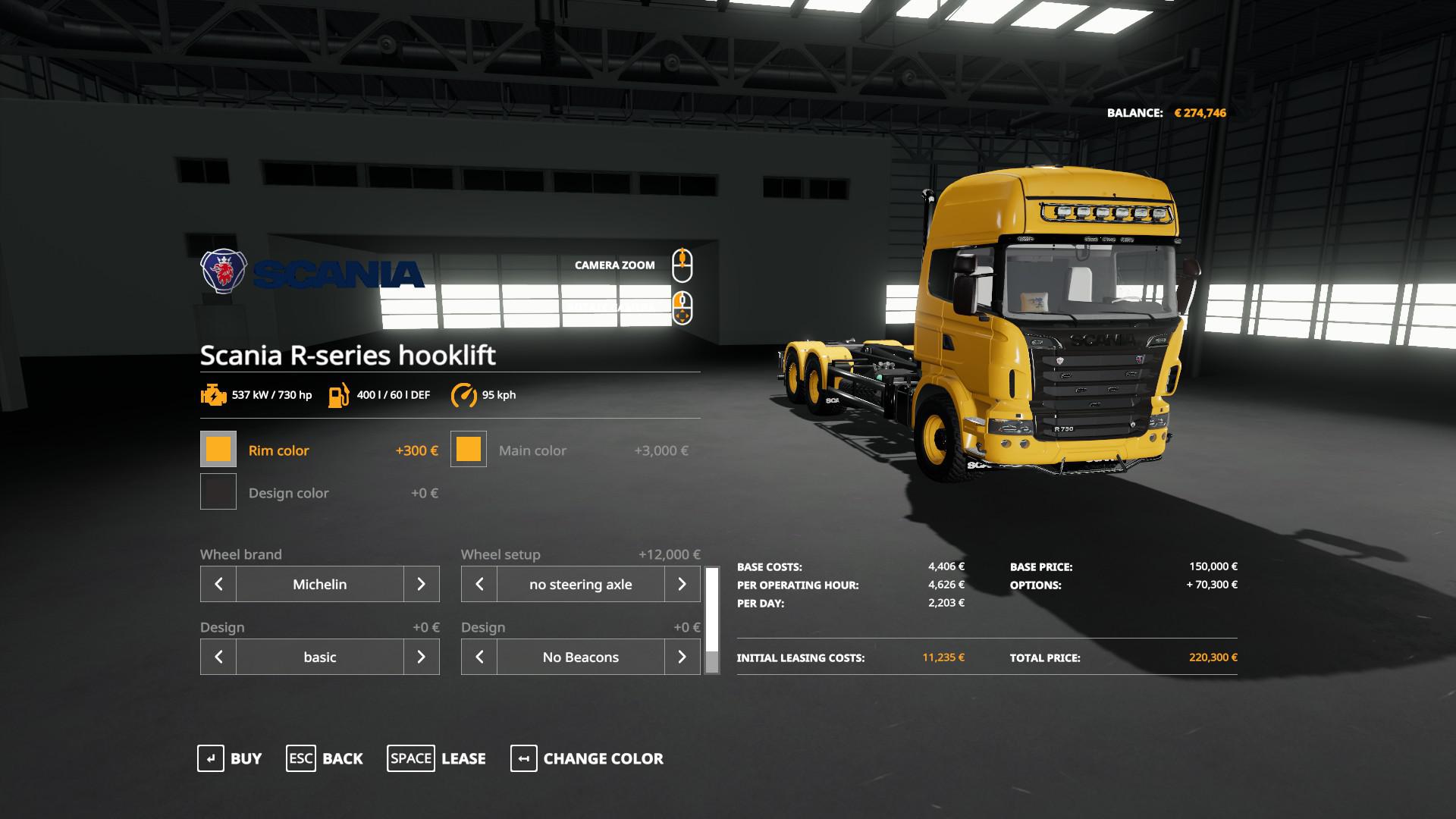
Task: Open the Change Color option
Action: [587, 758]
